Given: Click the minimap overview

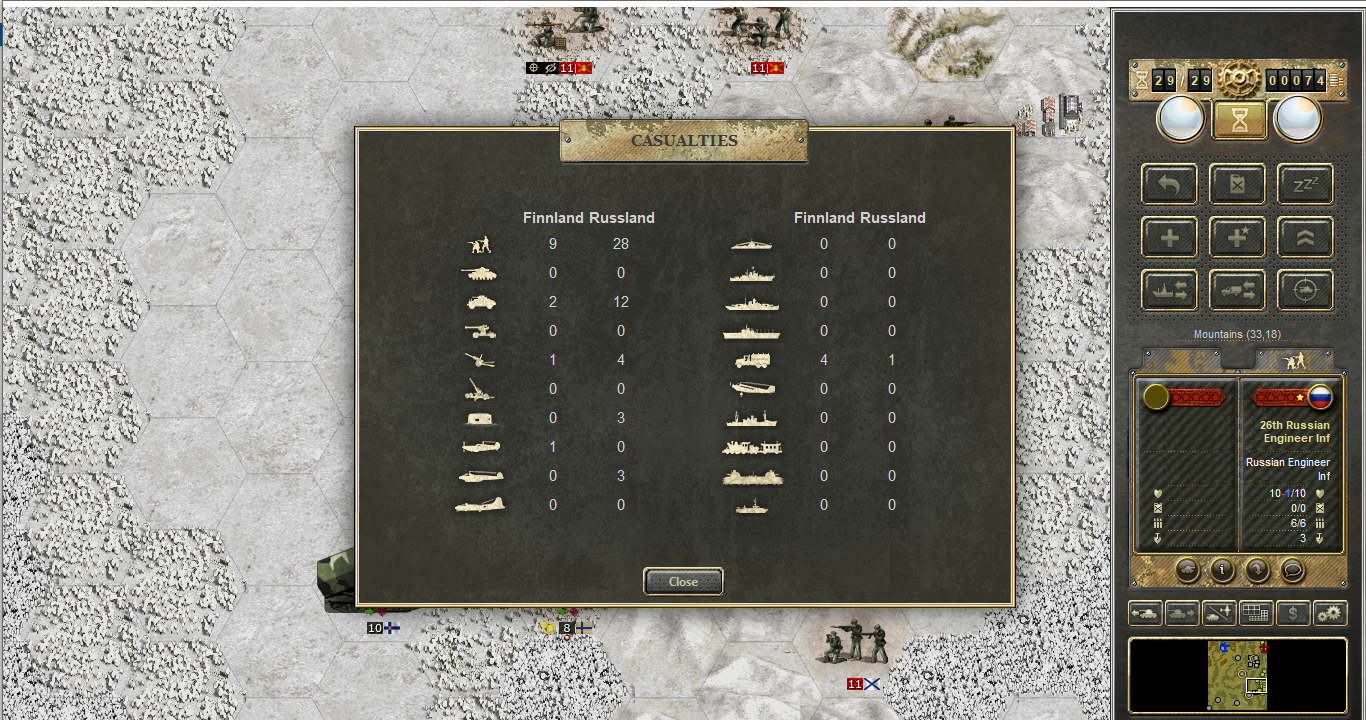Looking at the screenshot, I should pos(1238,675).
